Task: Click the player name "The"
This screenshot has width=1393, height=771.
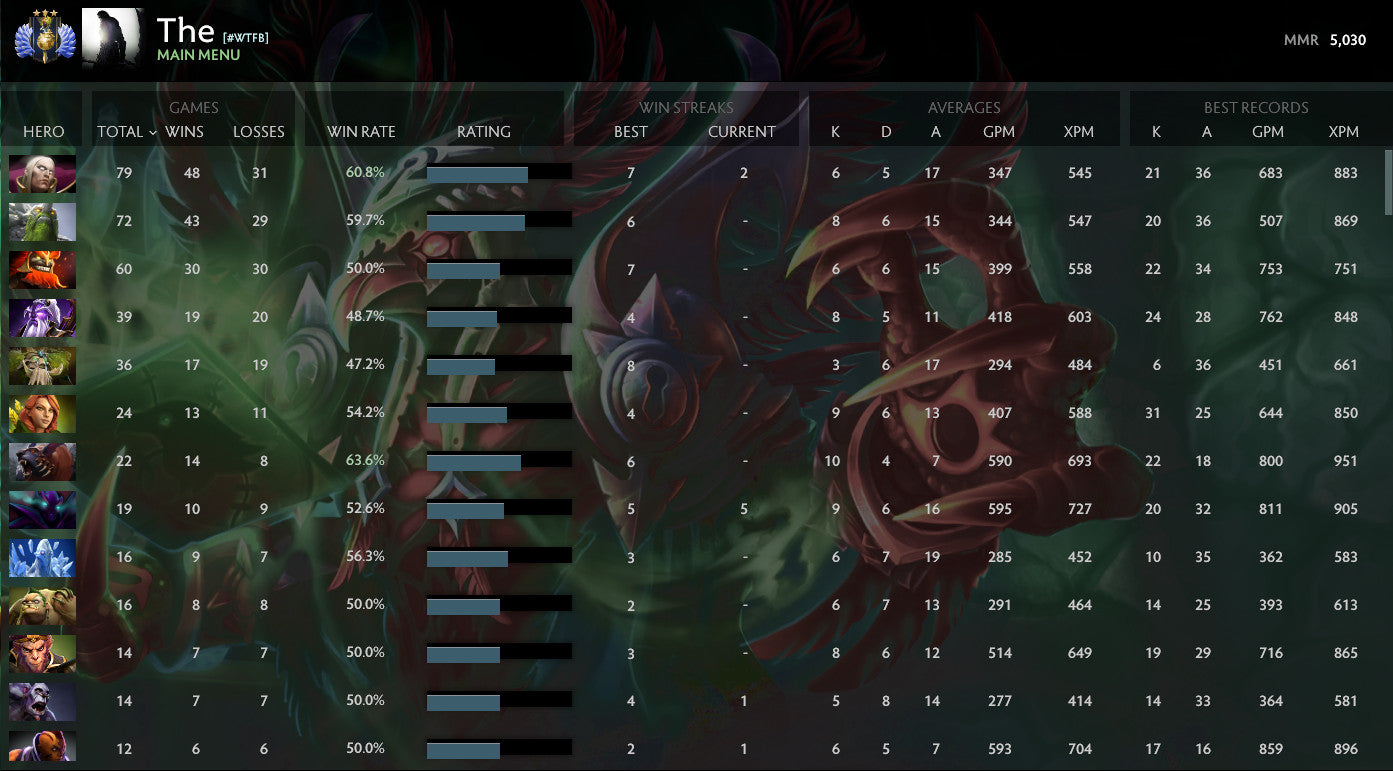Action: 185,30
